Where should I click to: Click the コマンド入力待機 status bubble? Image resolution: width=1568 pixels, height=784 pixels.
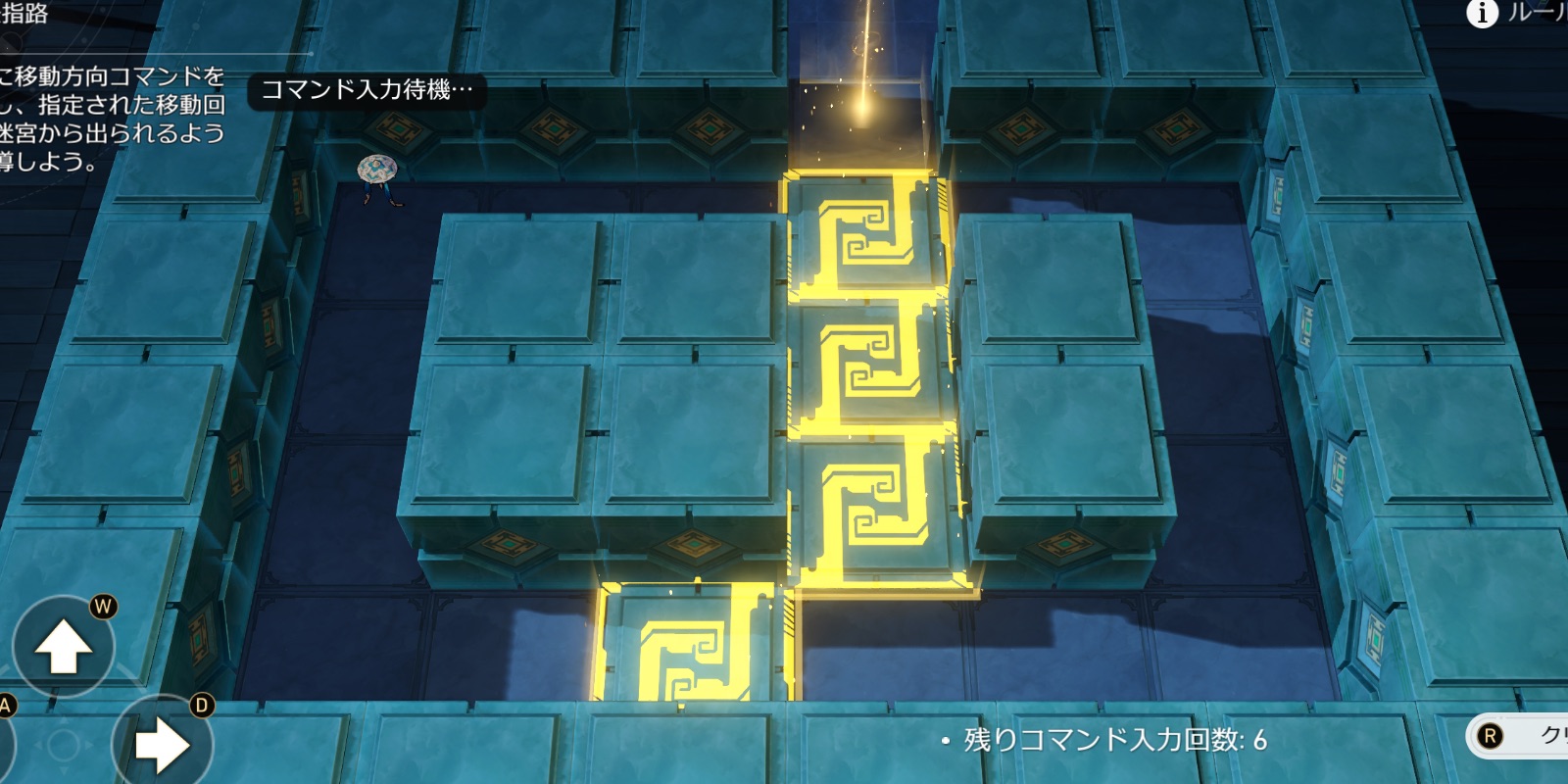pos(367,92)
